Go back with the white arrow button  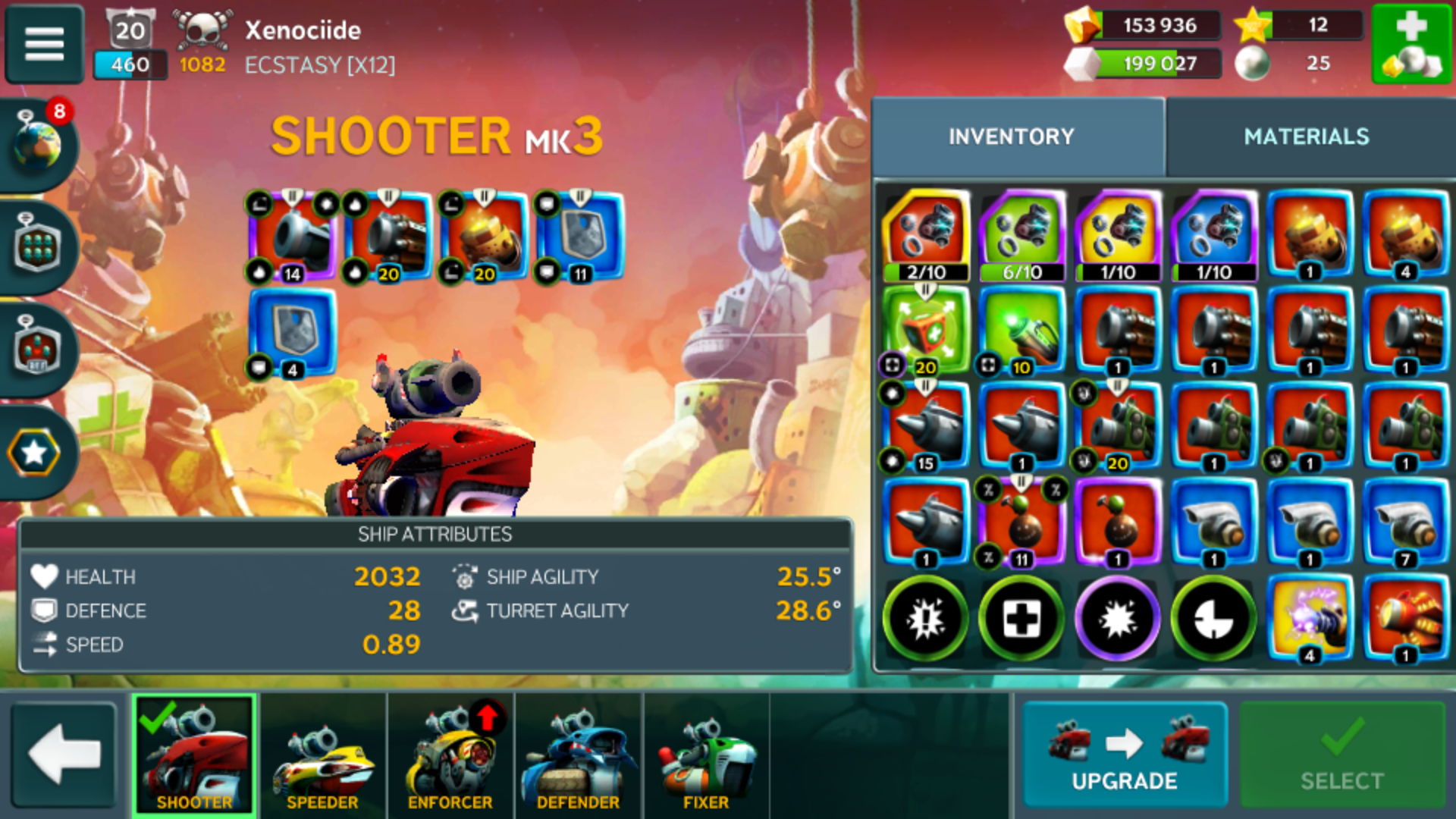64,755
